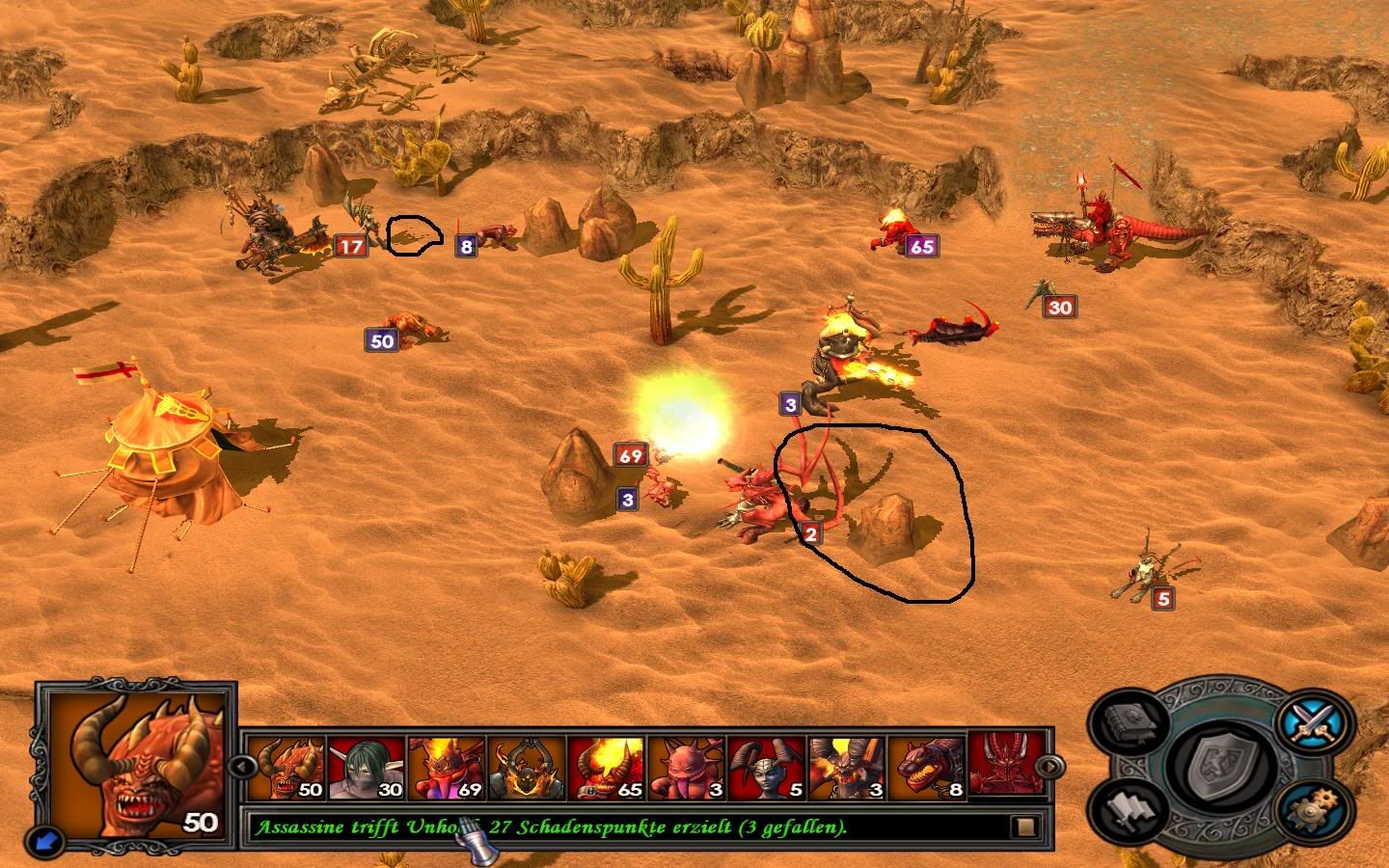Toggle auto-combat with the crossed swords button
Image resolution: width=1389 pixels, height=868 pixels.
(x=1314, y=719)
